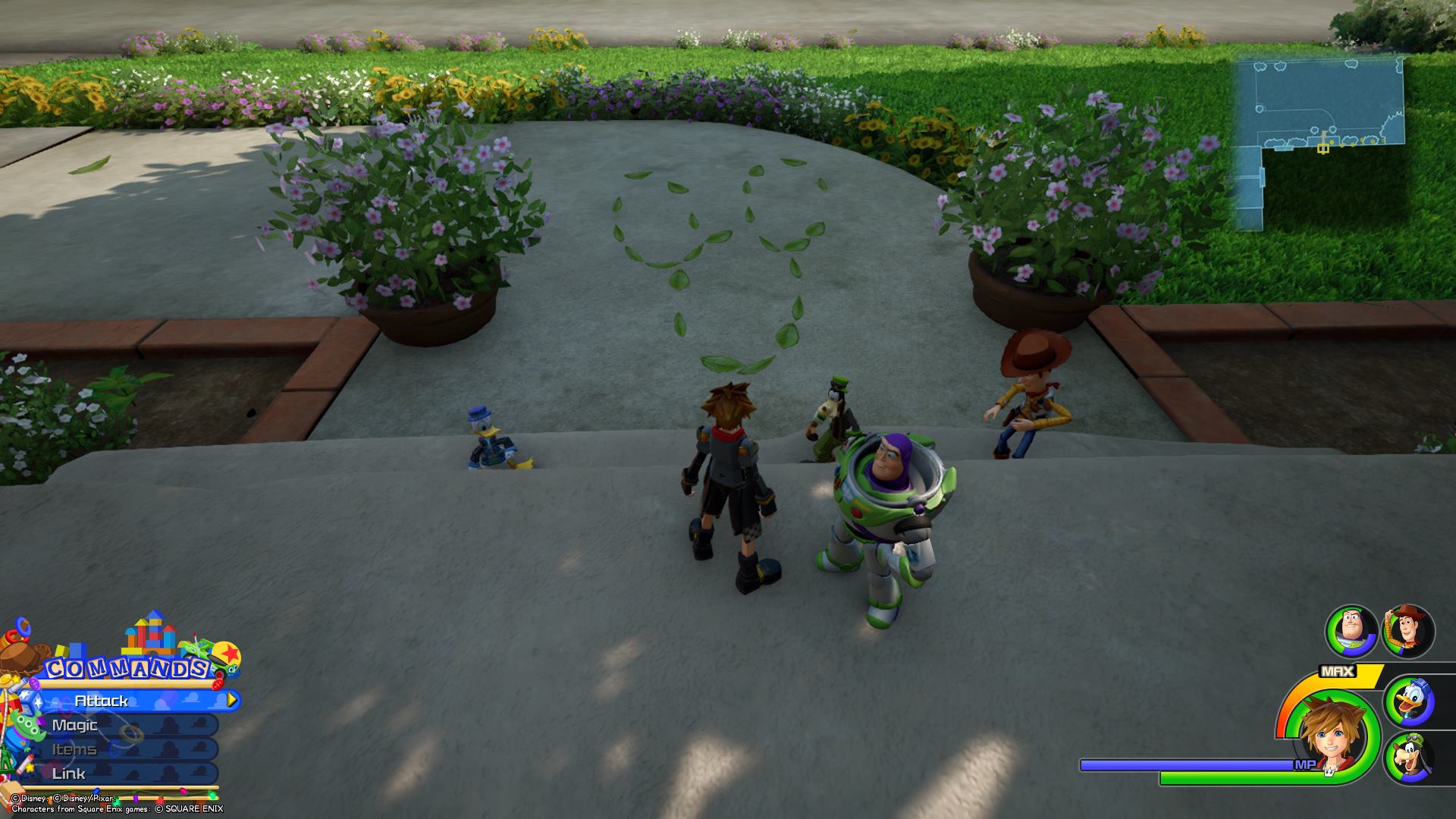
Task: Select Buzz Lightyear's party portrait
Action: coord(1351,632)
